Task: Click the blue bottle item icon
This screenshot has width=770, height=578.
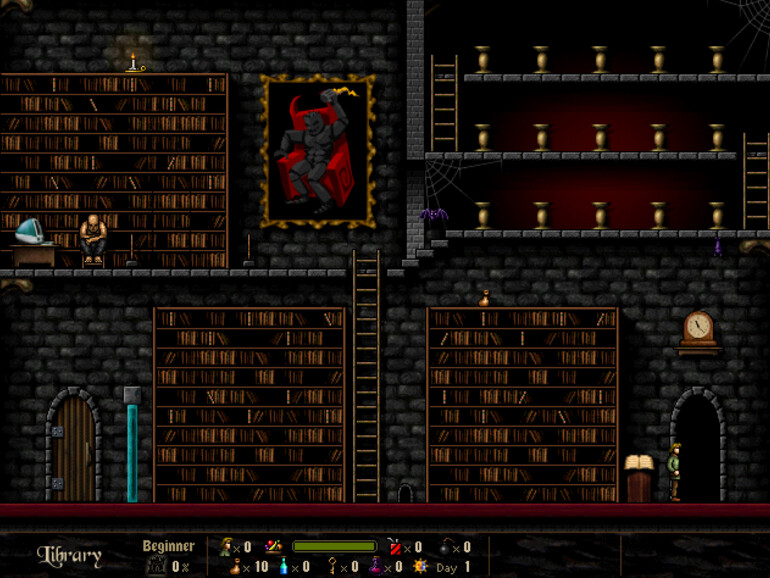Action: [284, 567]
